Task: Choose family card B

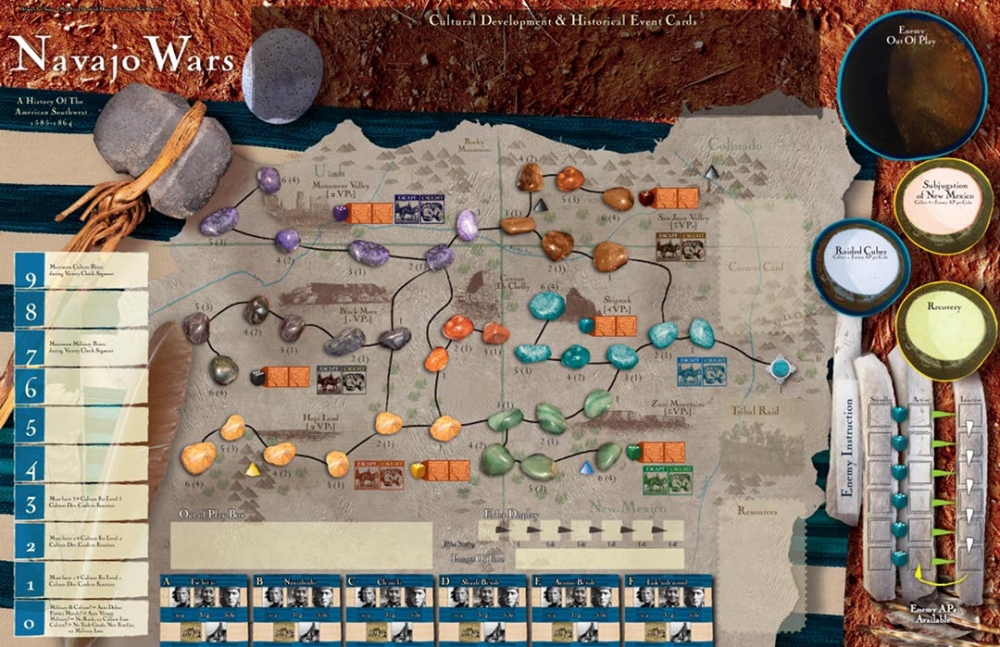Action: point(296,606)
